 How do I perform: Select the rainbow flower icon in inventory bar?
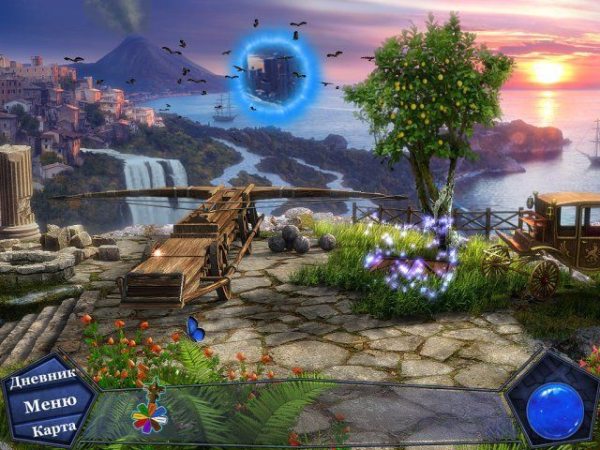point(150,417)
